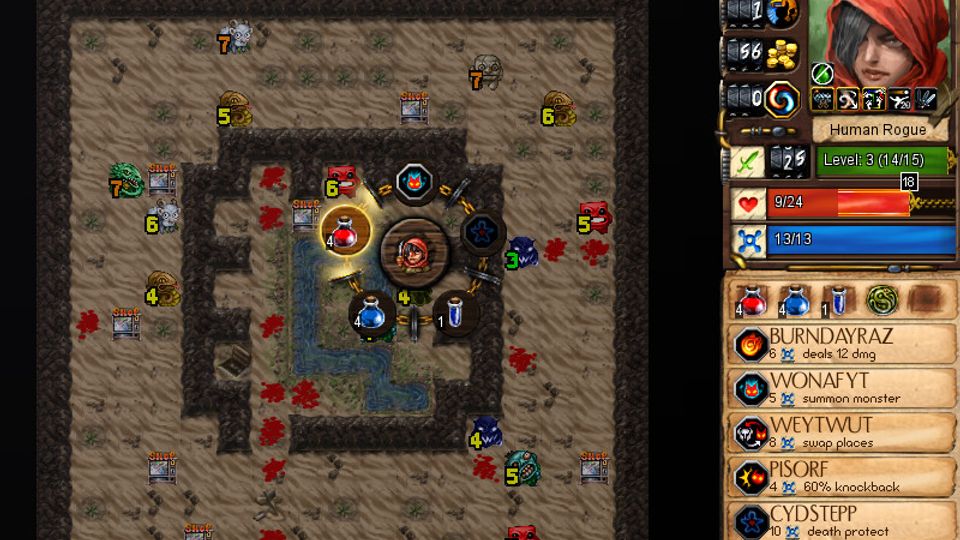Pick the dark CYDSTEPP glyph on the radial wheel
Image resolution: width=960 pixels, height=540 pixels.
(x=482, y=231)
